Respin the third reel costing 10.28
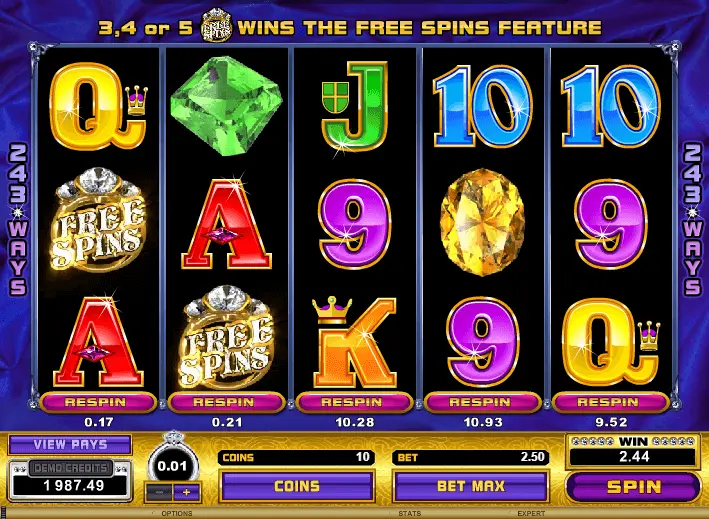Viewport: 709px width, 519px height. (x=354, y=402)
